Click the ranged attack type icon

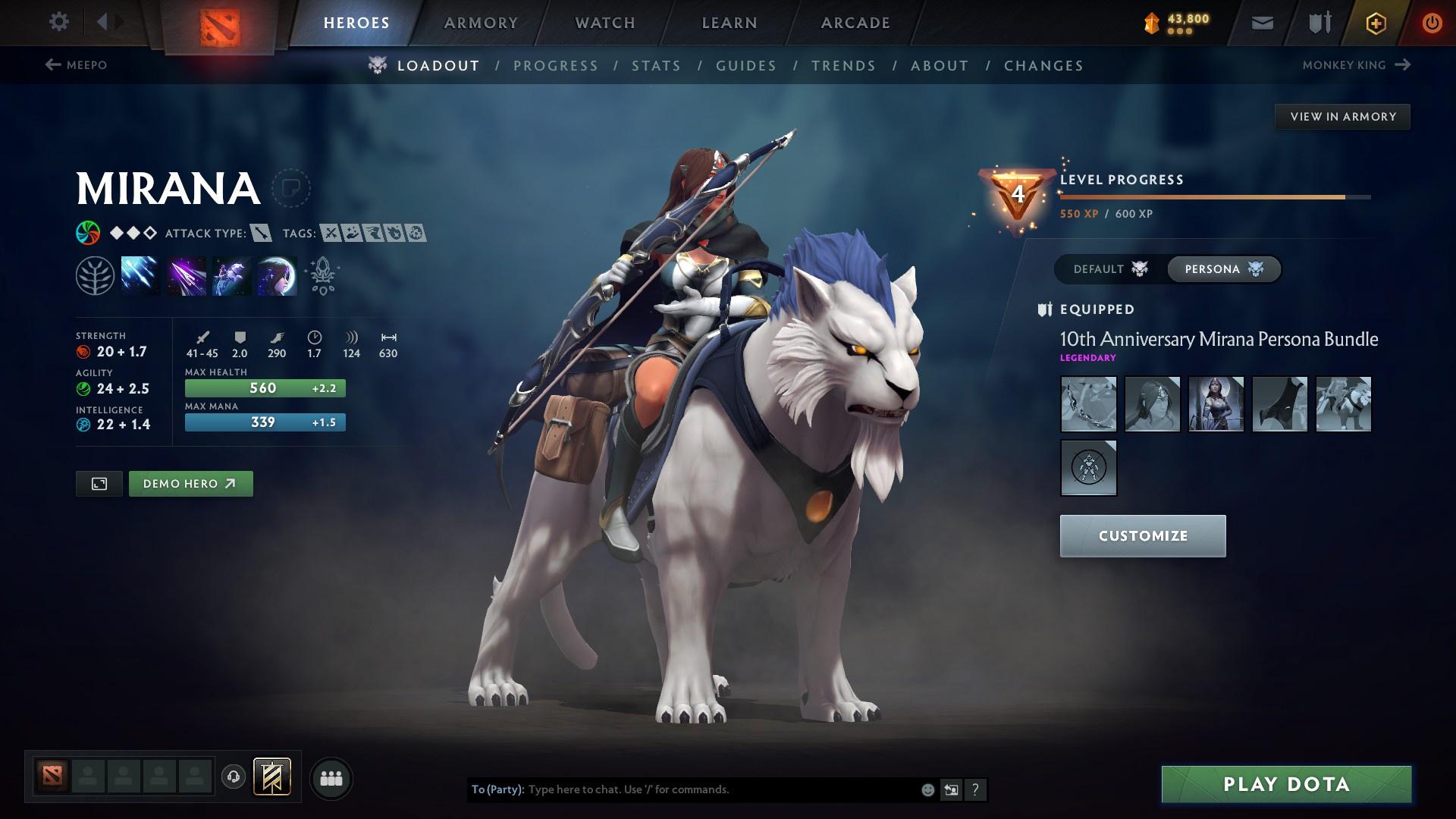(261, 234)
